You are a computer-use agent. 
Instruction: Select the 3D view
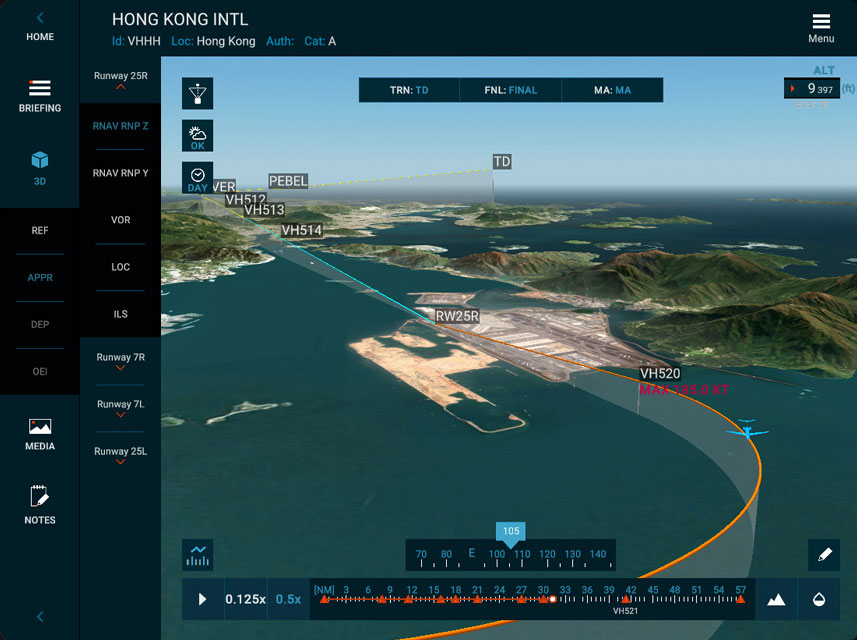tap(40, 168)
